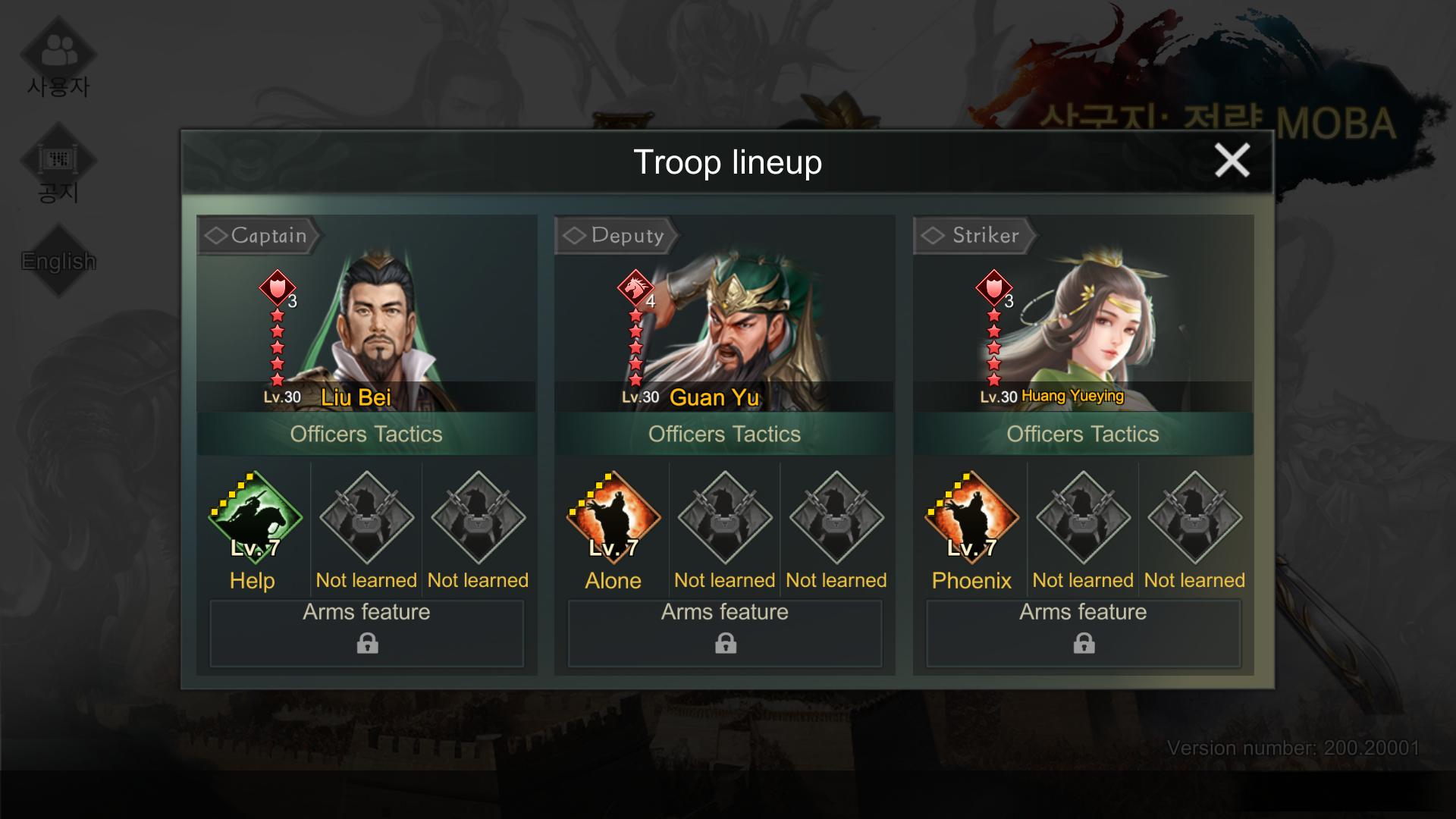Viewport: 1456px width, 819px height.
Task: Tap Guan Yu's locked Arms feature box
Action: pos(725,633)
